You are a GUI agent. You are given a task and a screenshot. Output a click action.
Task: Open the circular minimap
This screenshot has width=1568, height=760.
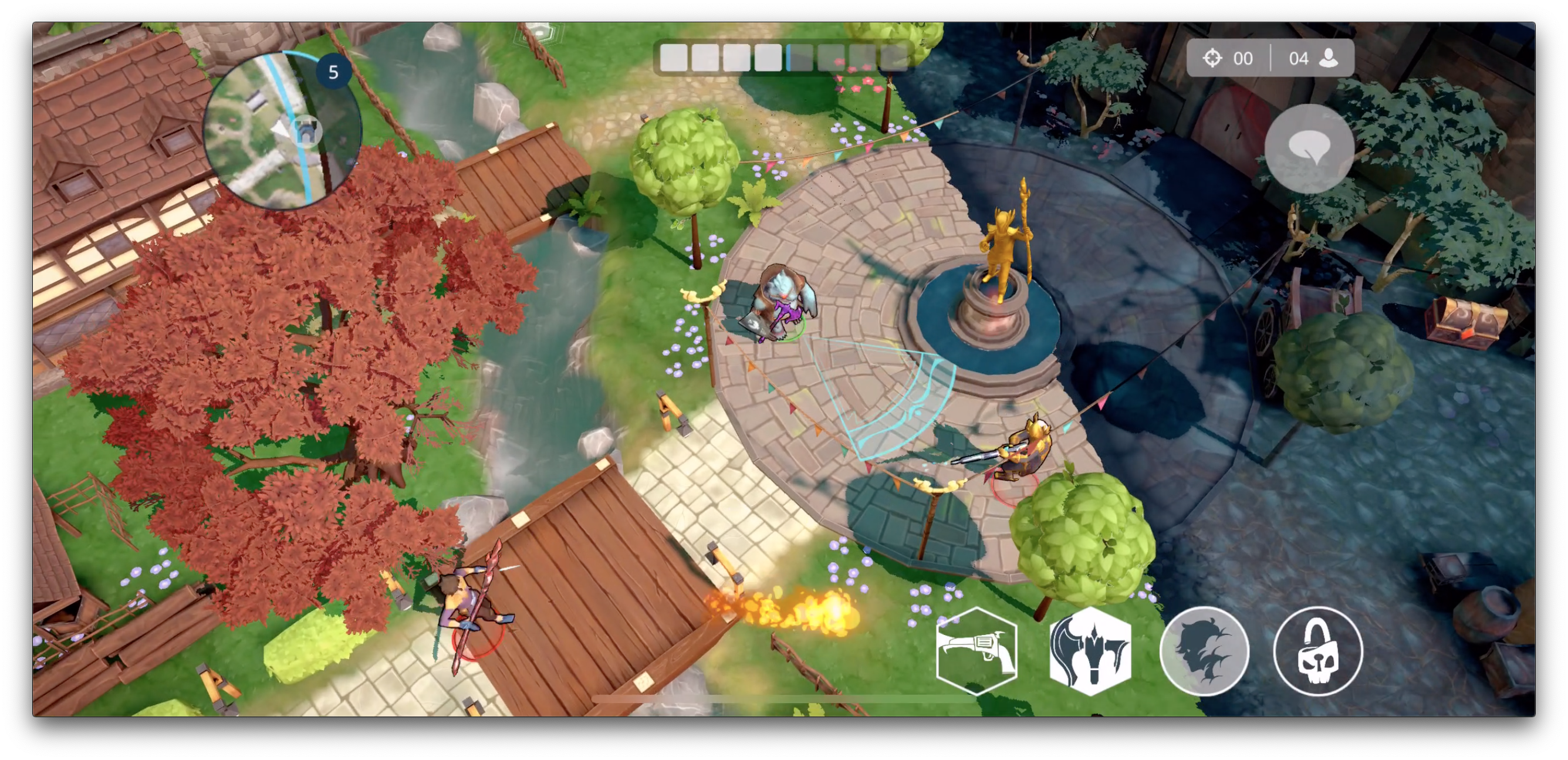coord(281,130)
